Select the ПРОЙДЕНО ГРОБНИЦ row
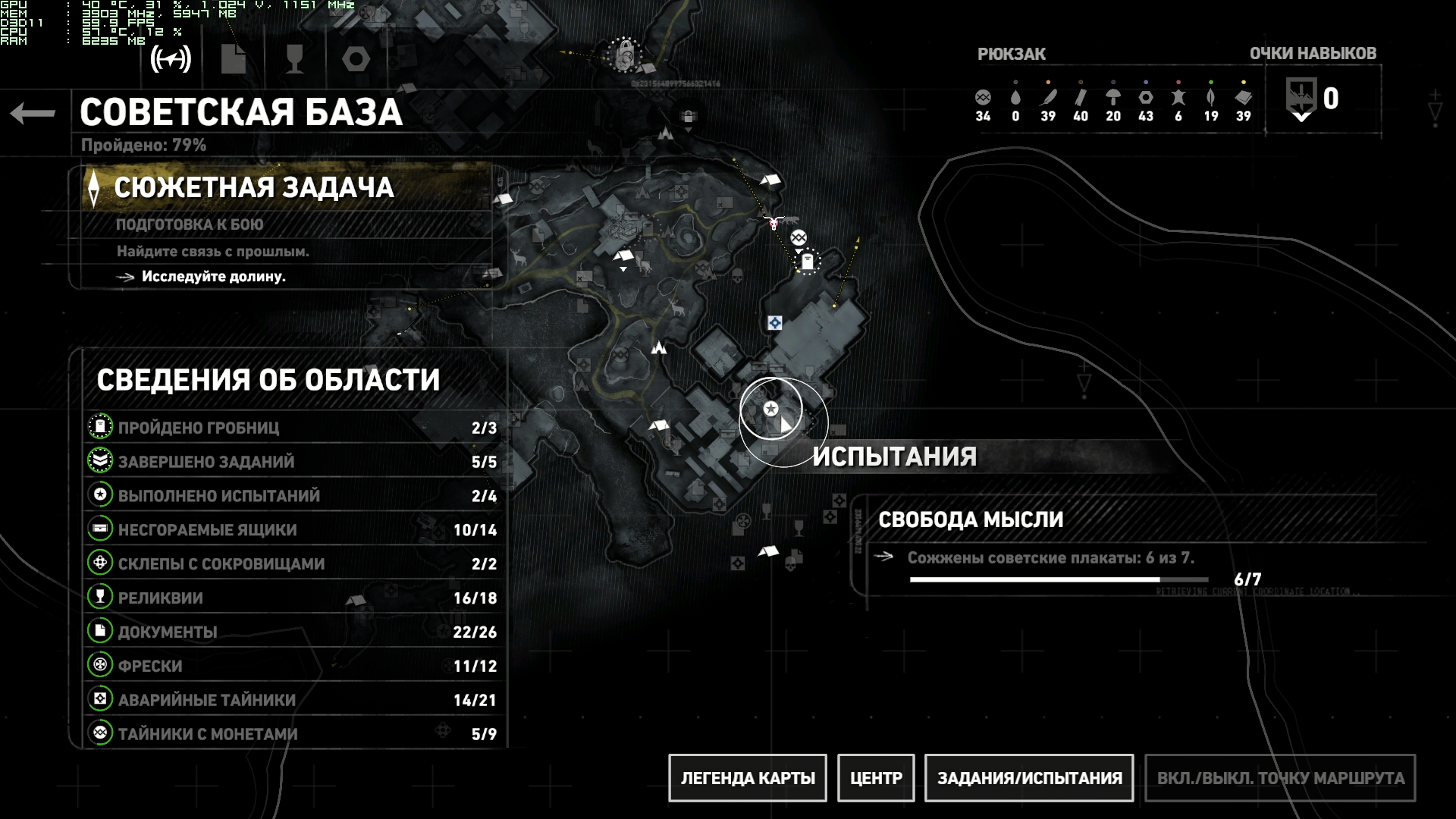The width and height of the screenshot is (1456, 819). (x=292, y=428)
